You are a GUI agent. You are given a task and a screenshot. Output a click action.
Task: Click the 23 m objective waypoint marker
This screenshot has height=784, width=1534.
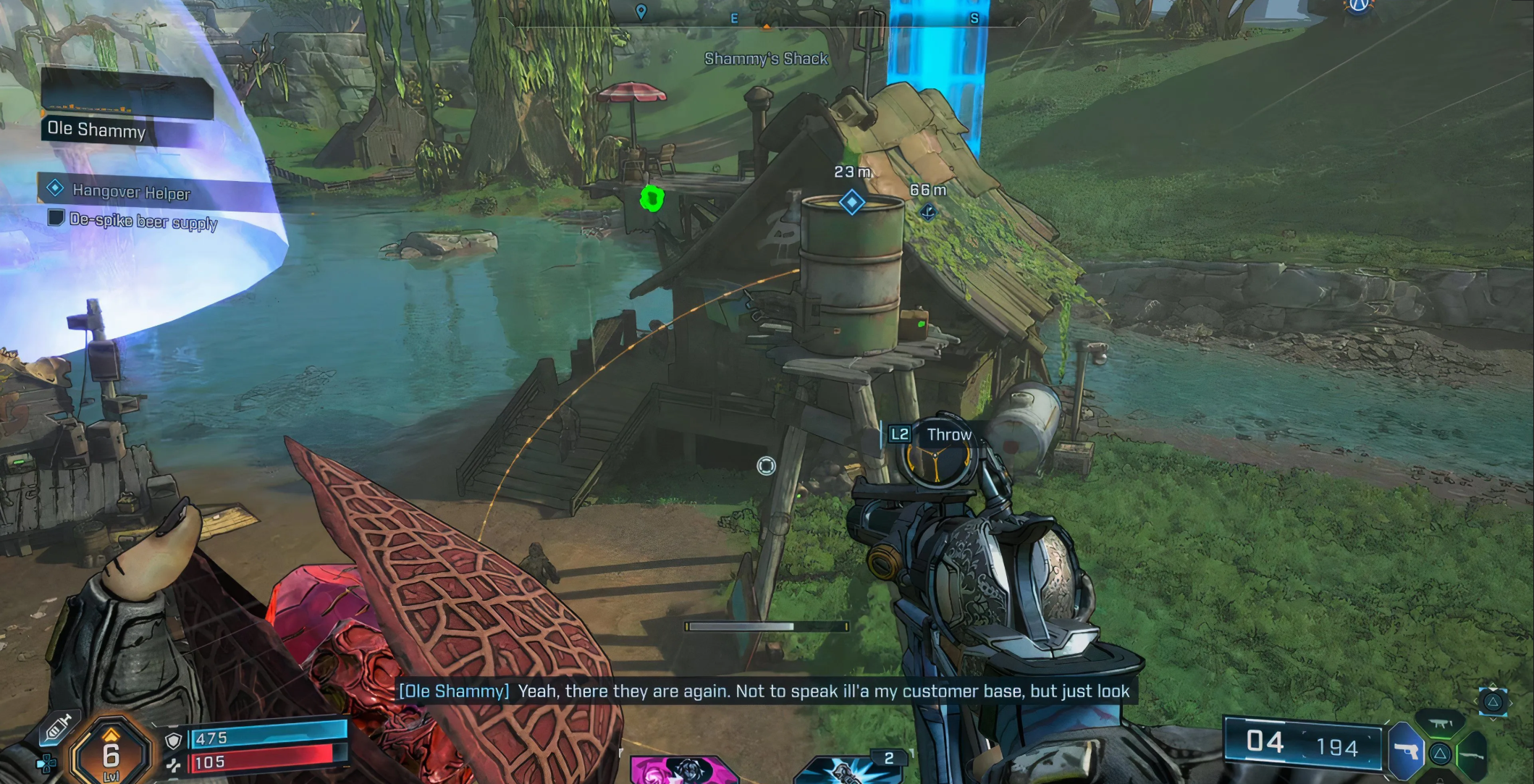(851, 202)
